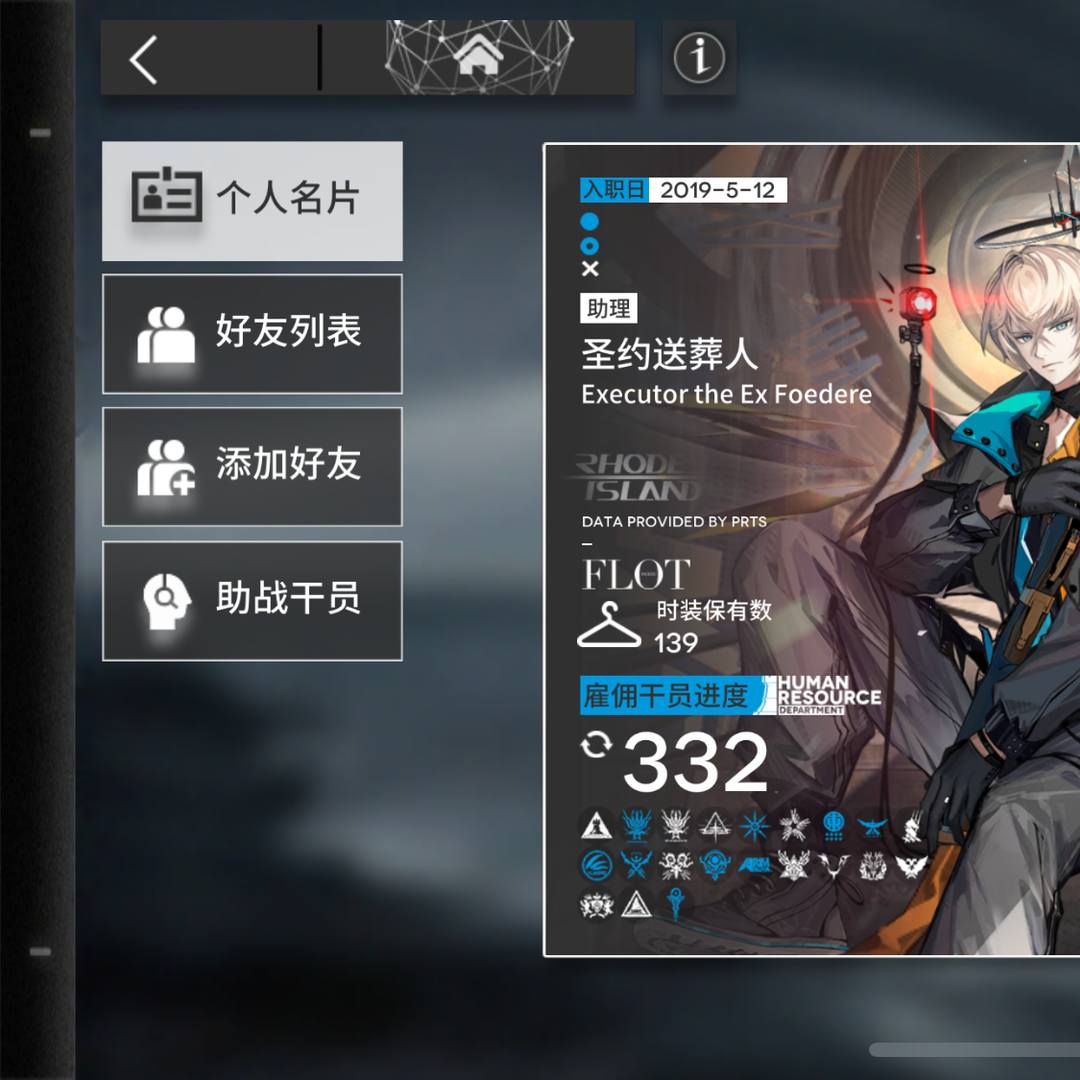Return to the home screen
The image size is (1080, 1080).
tap(478, 58)
